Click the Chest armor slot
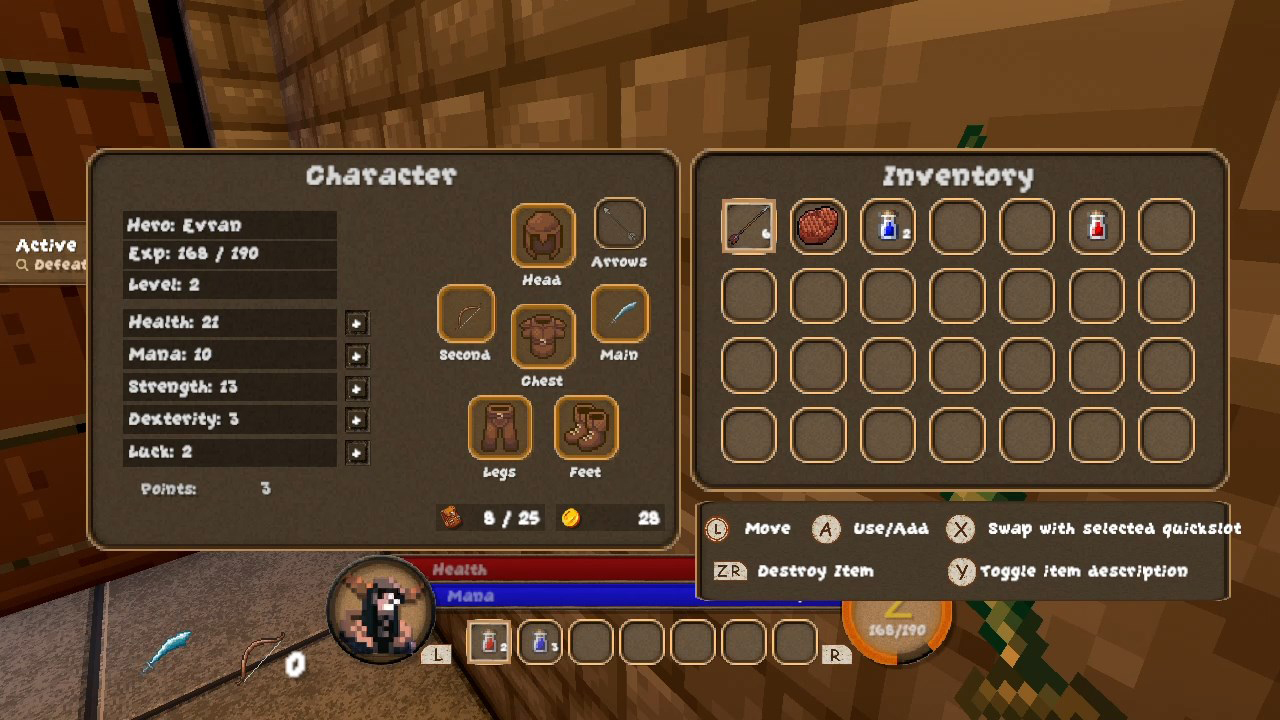Image resolution: width=1280 pixels, height=720 pixels. 542,337
